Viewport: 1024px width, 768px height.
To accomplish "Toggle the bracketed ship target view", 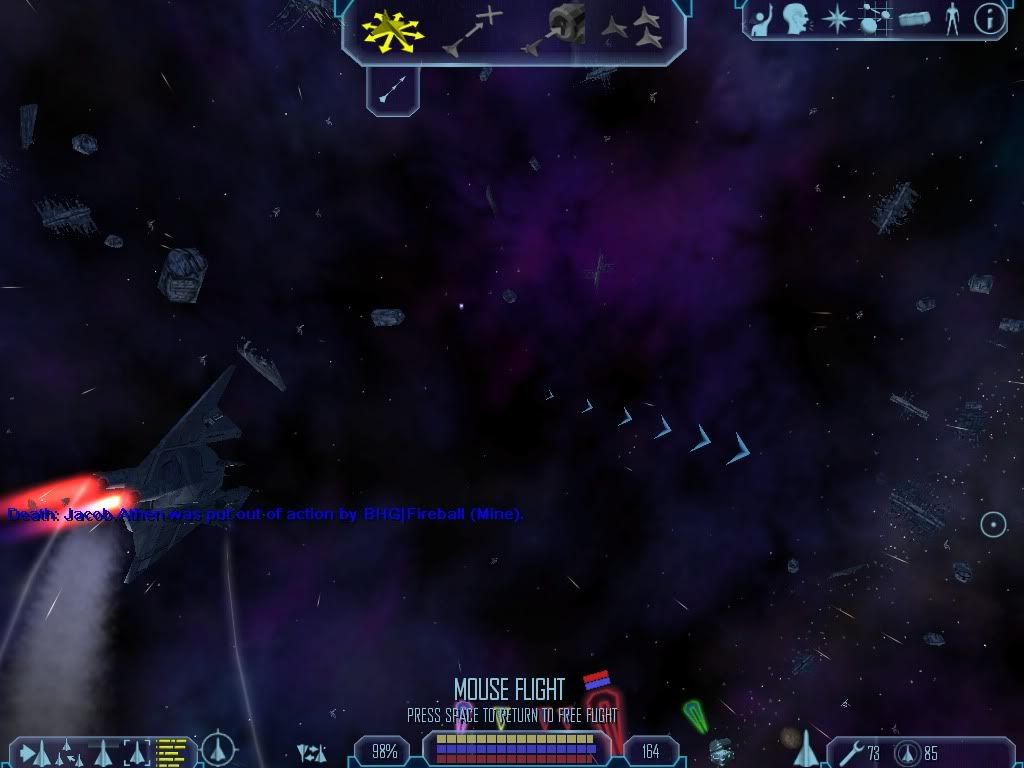I will tap(136, 750).
